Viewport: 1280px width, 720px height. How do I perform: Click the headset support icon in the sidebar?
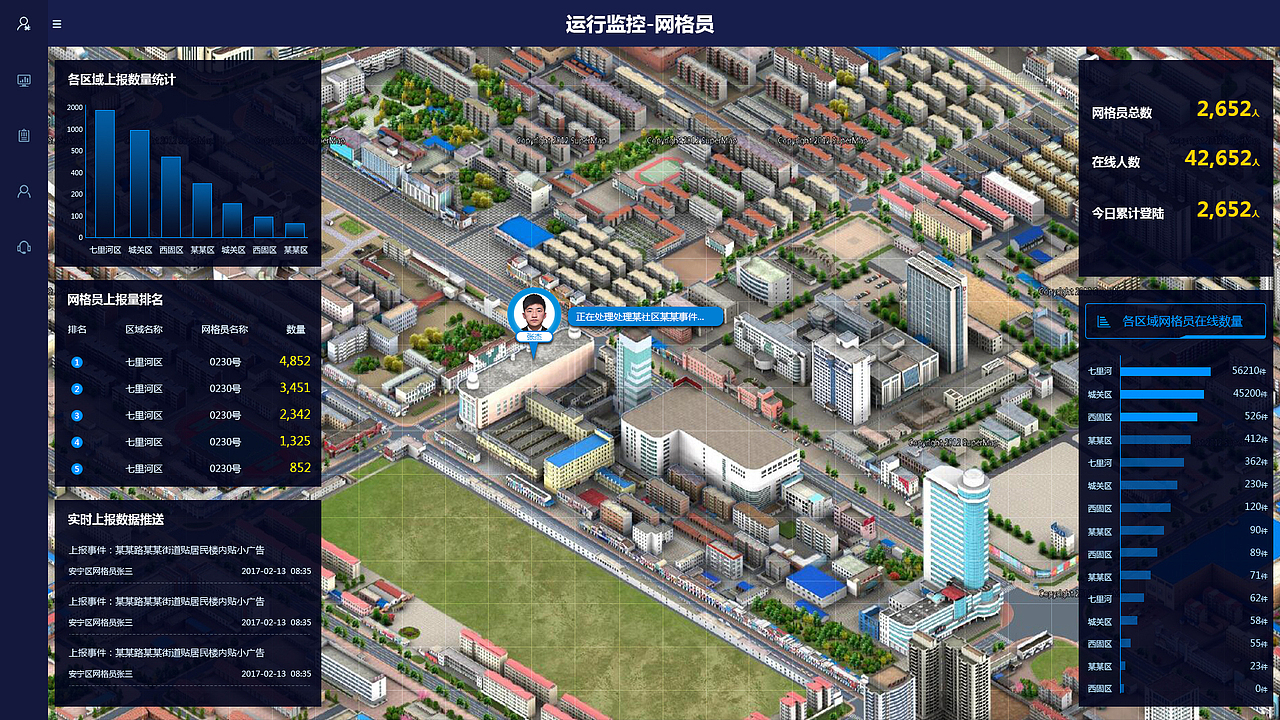click(x=23, y=247)
